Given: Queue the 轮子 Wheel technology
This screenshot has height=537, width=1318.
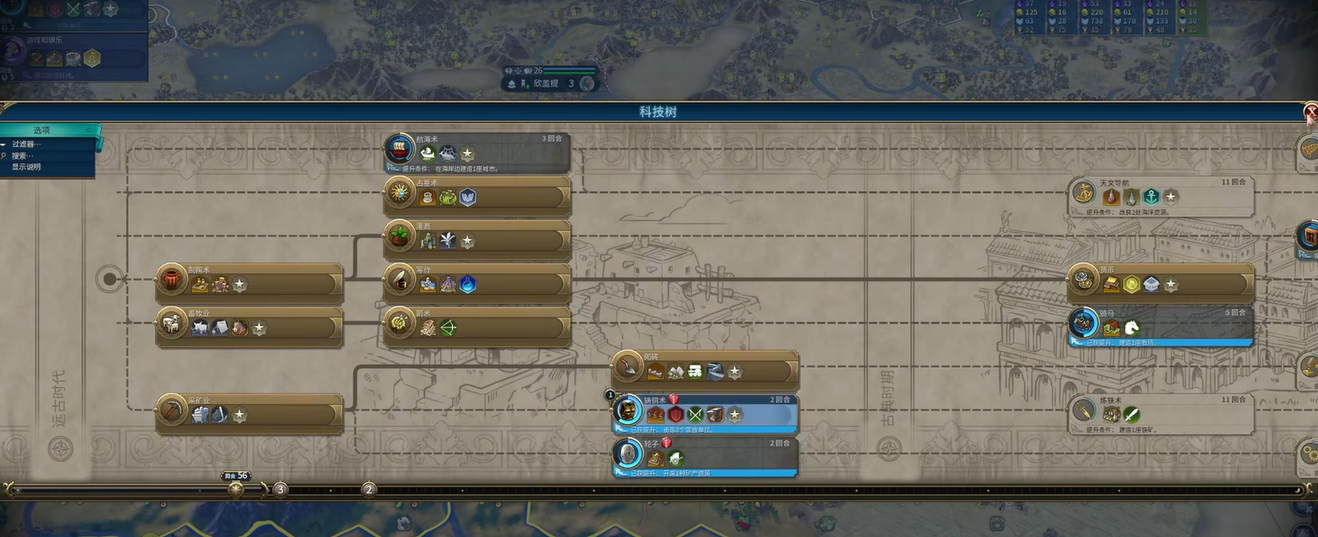Looking at the screenshot, I should click(x=705, y=457).
